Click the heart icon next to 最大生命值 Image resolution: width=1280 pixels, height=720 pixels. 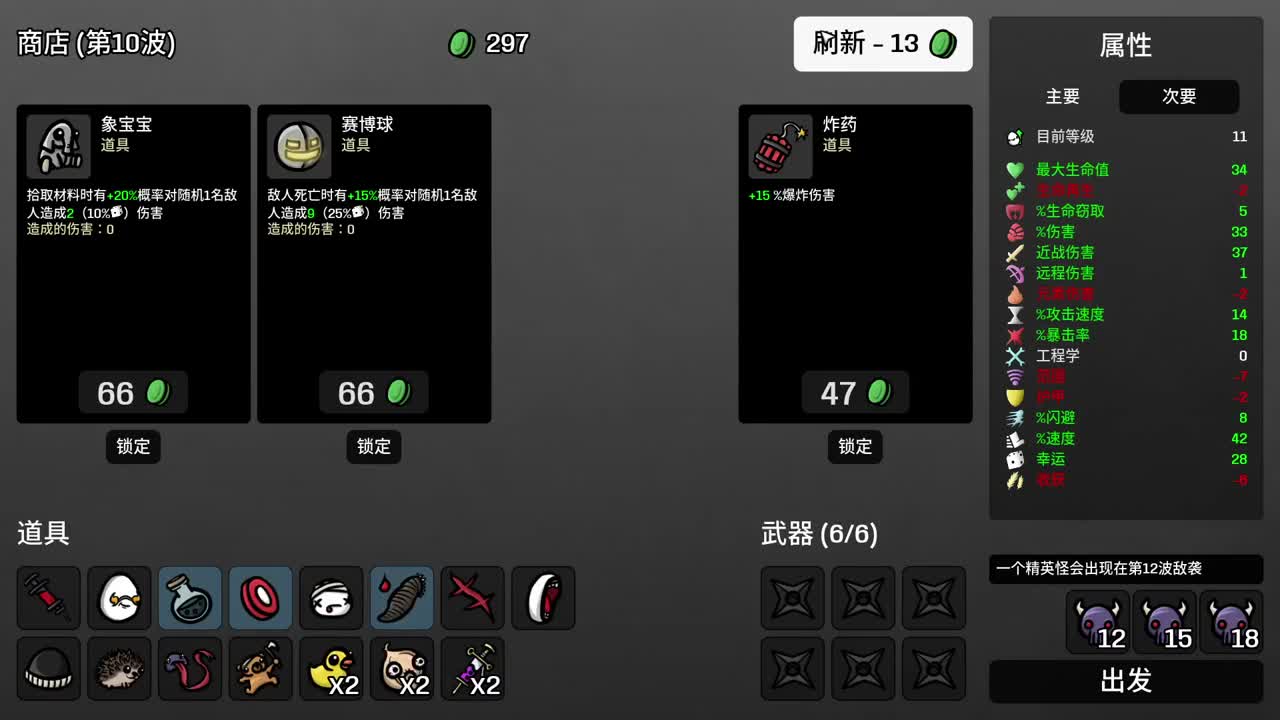1016,169
